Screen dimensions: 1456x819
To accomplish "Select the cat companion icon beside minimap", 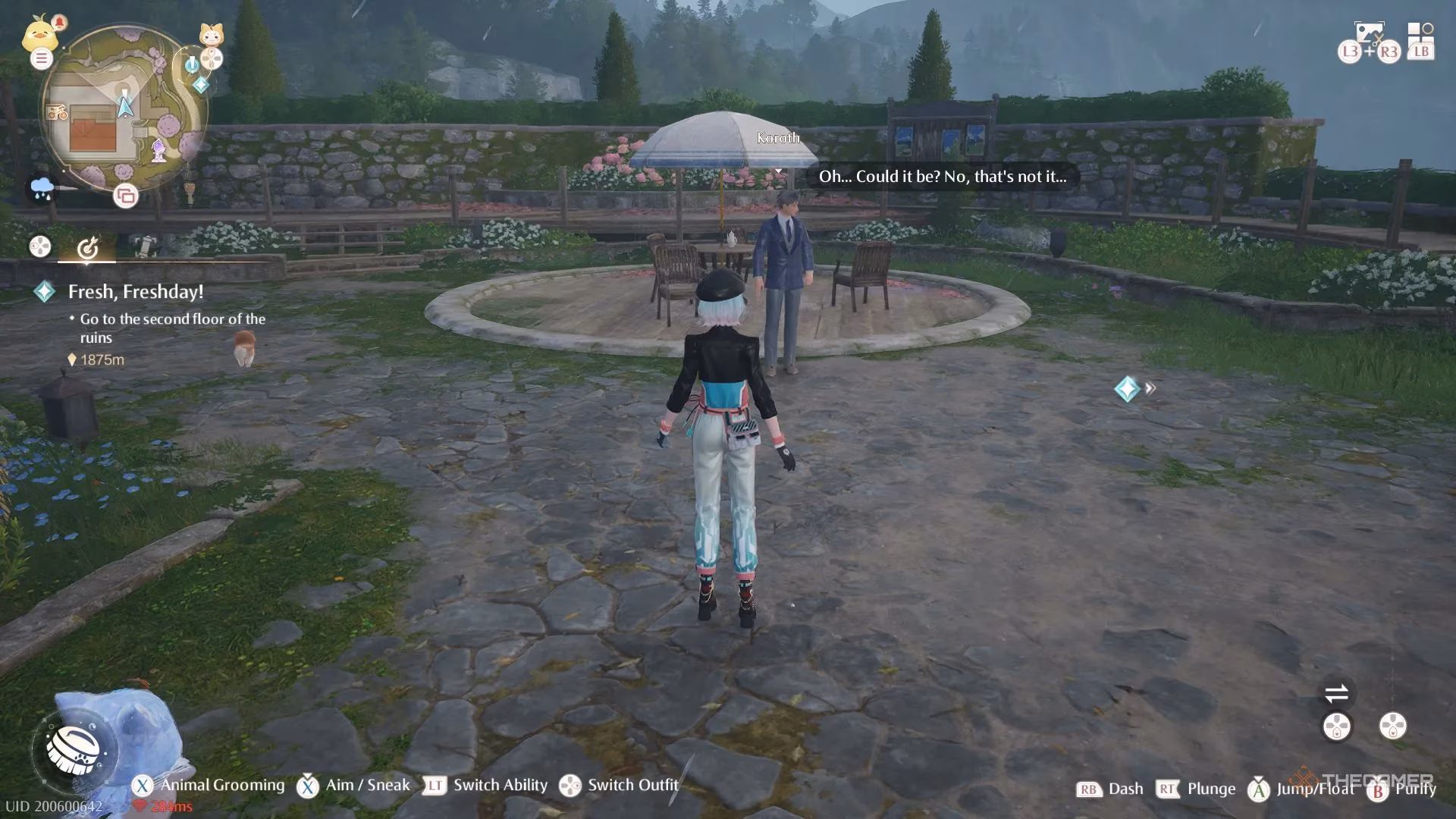I will (x=212, y=34).
